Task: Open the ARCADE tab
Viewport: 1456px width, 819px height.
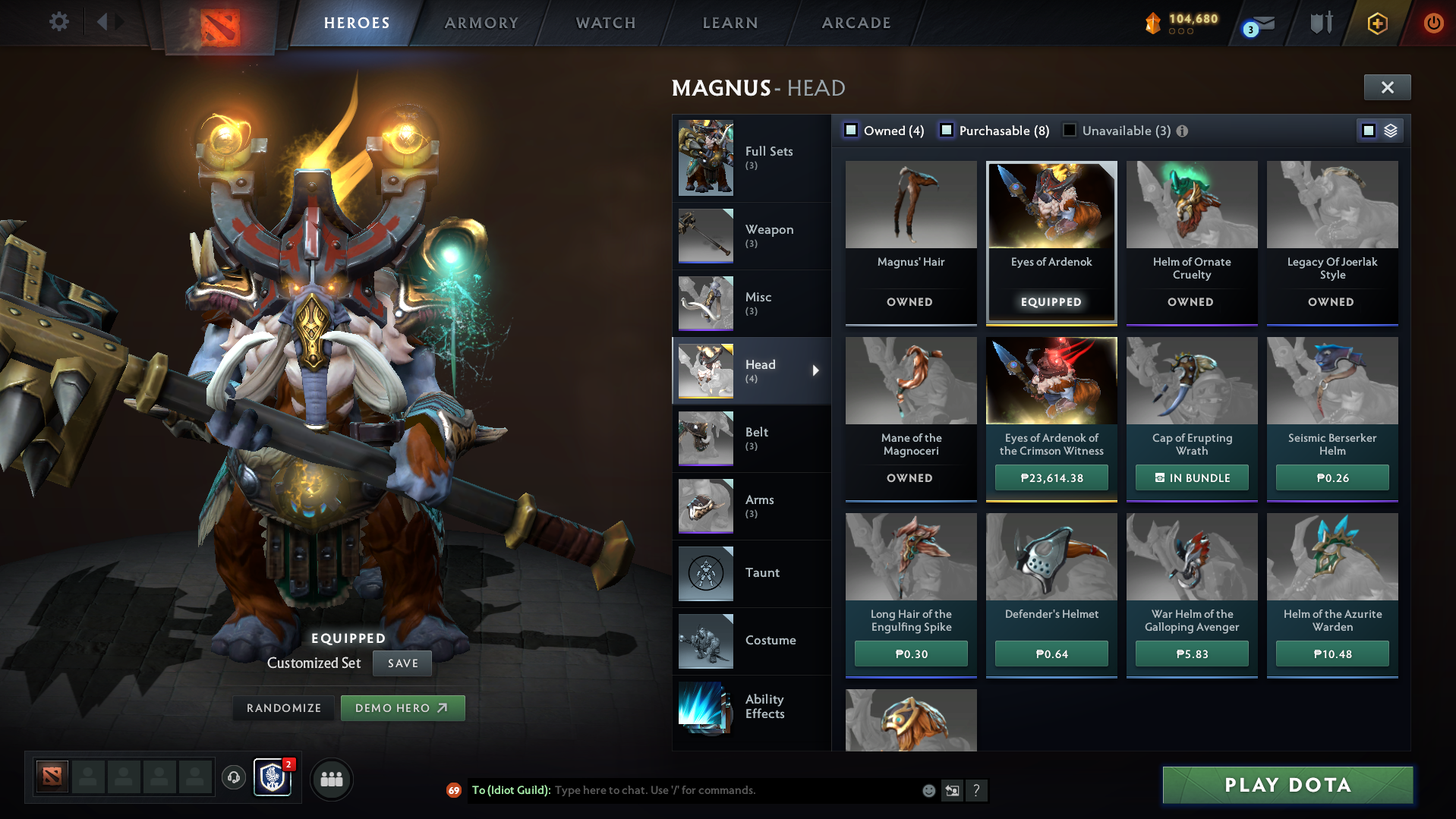Action: point(856,23)
